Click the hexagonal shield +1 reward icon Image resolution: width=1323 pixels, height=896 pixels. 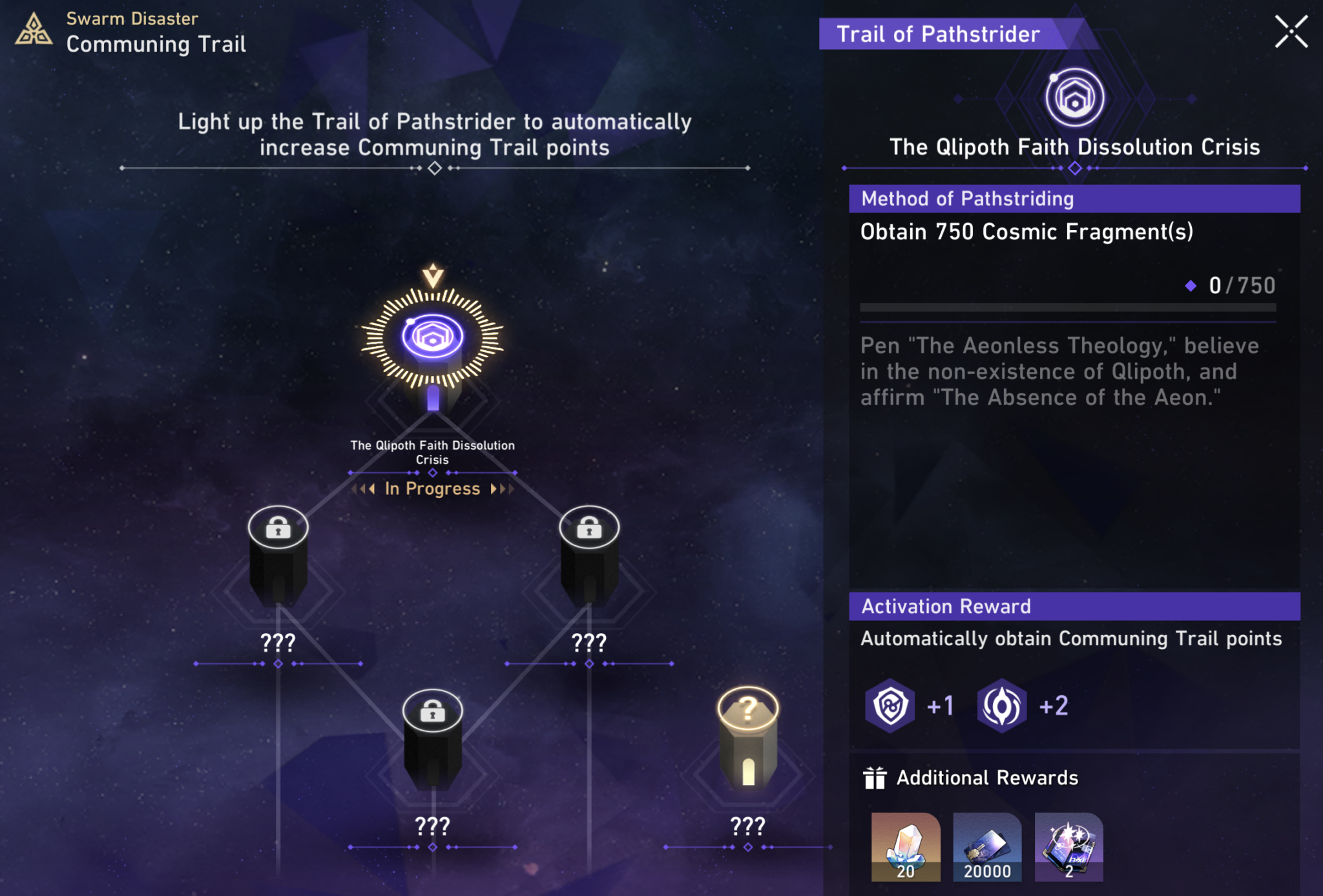coord(890,705)
